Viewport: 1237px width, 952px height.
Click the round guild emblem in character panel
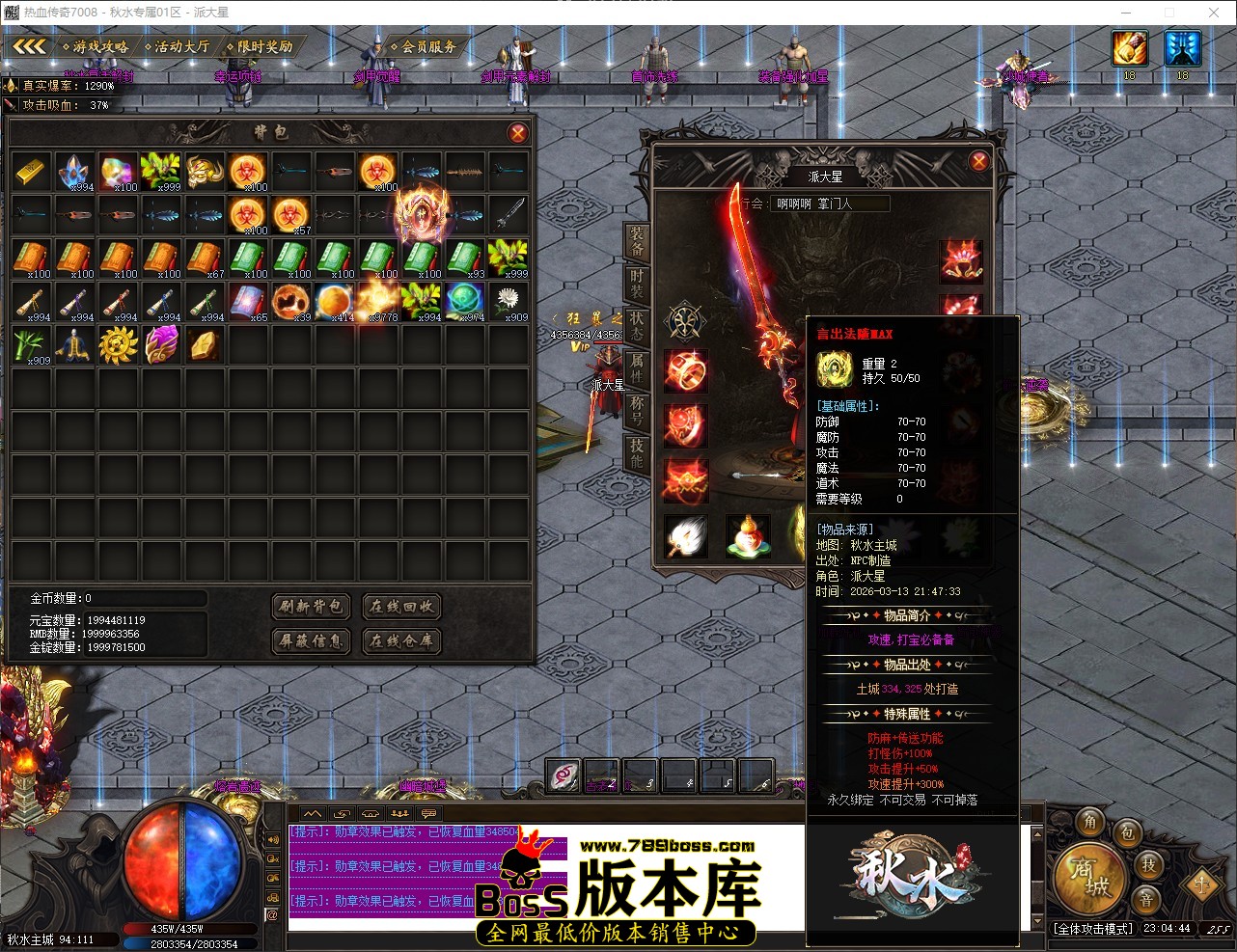(x=686, y=321)
